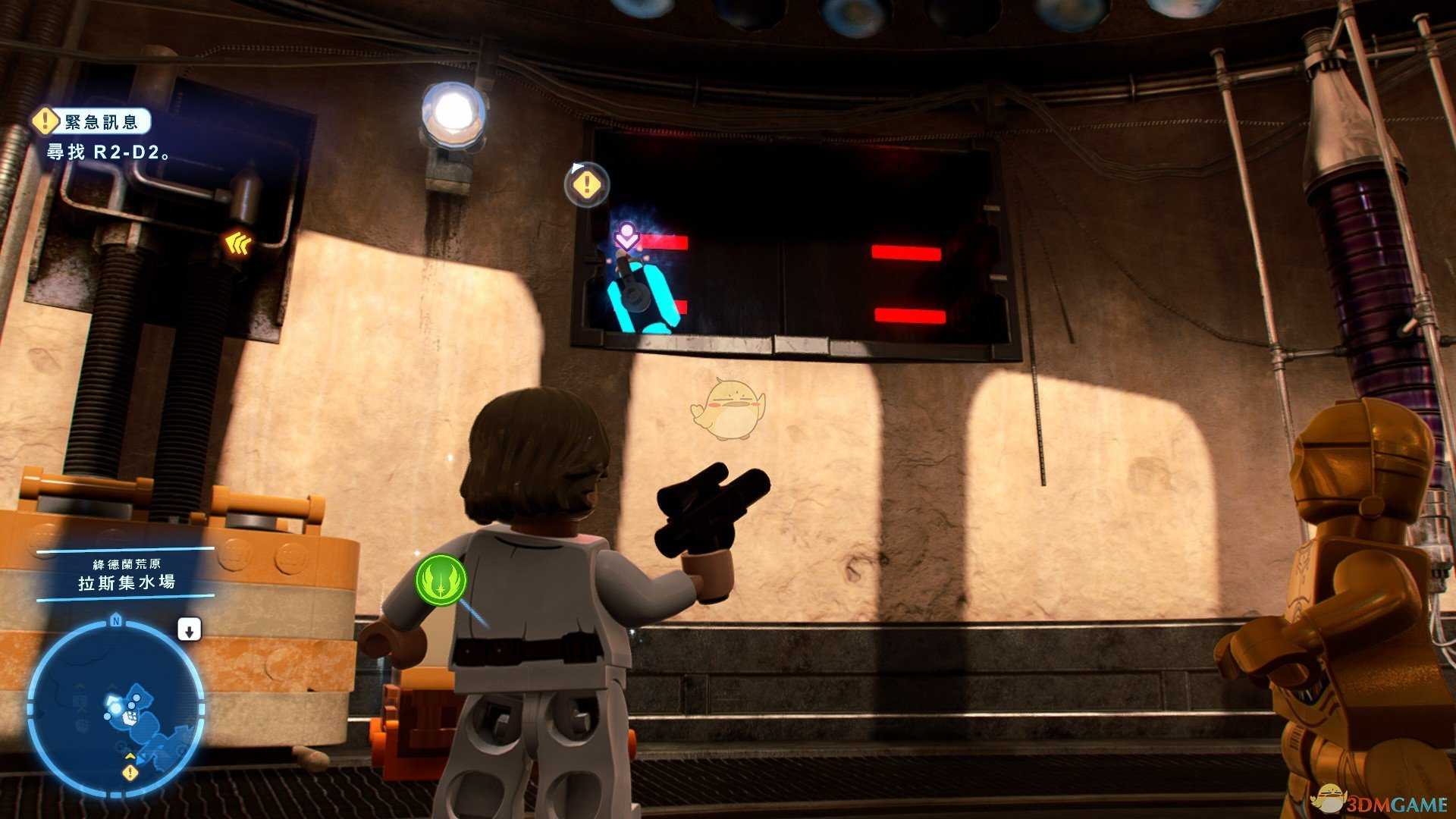Click the 拉斯集水場 location banner
This screenshot has width=1456, height=819.
tap(126, 582)
